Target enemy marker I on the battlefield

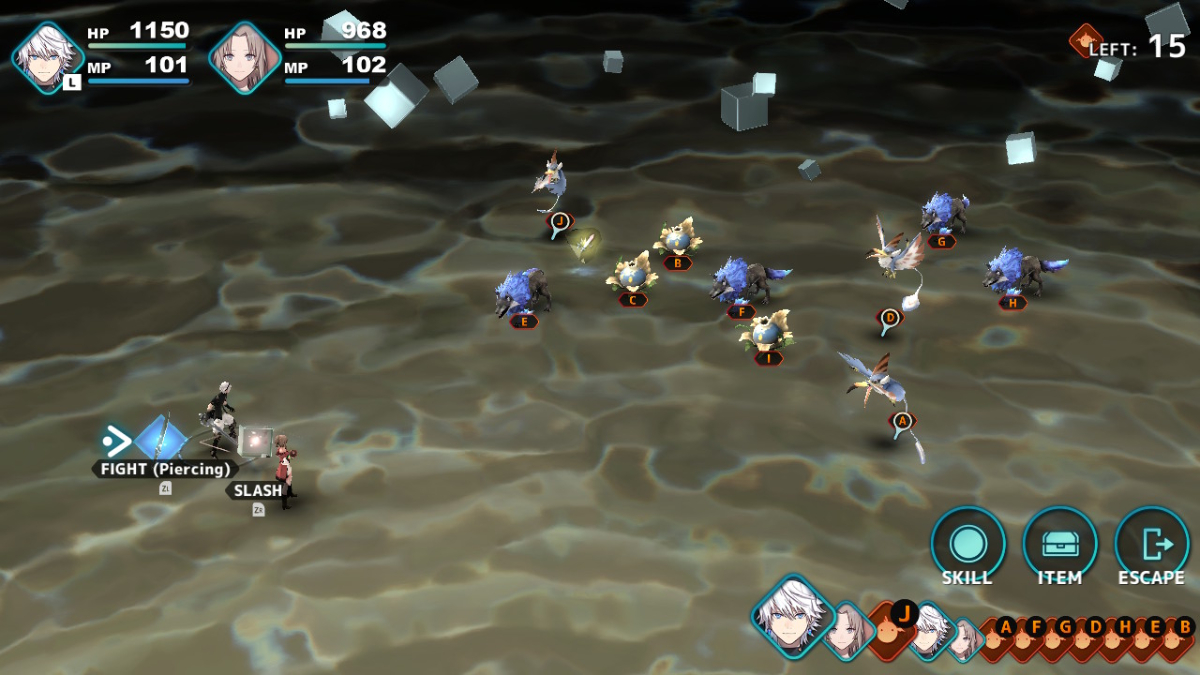point(768,357)
